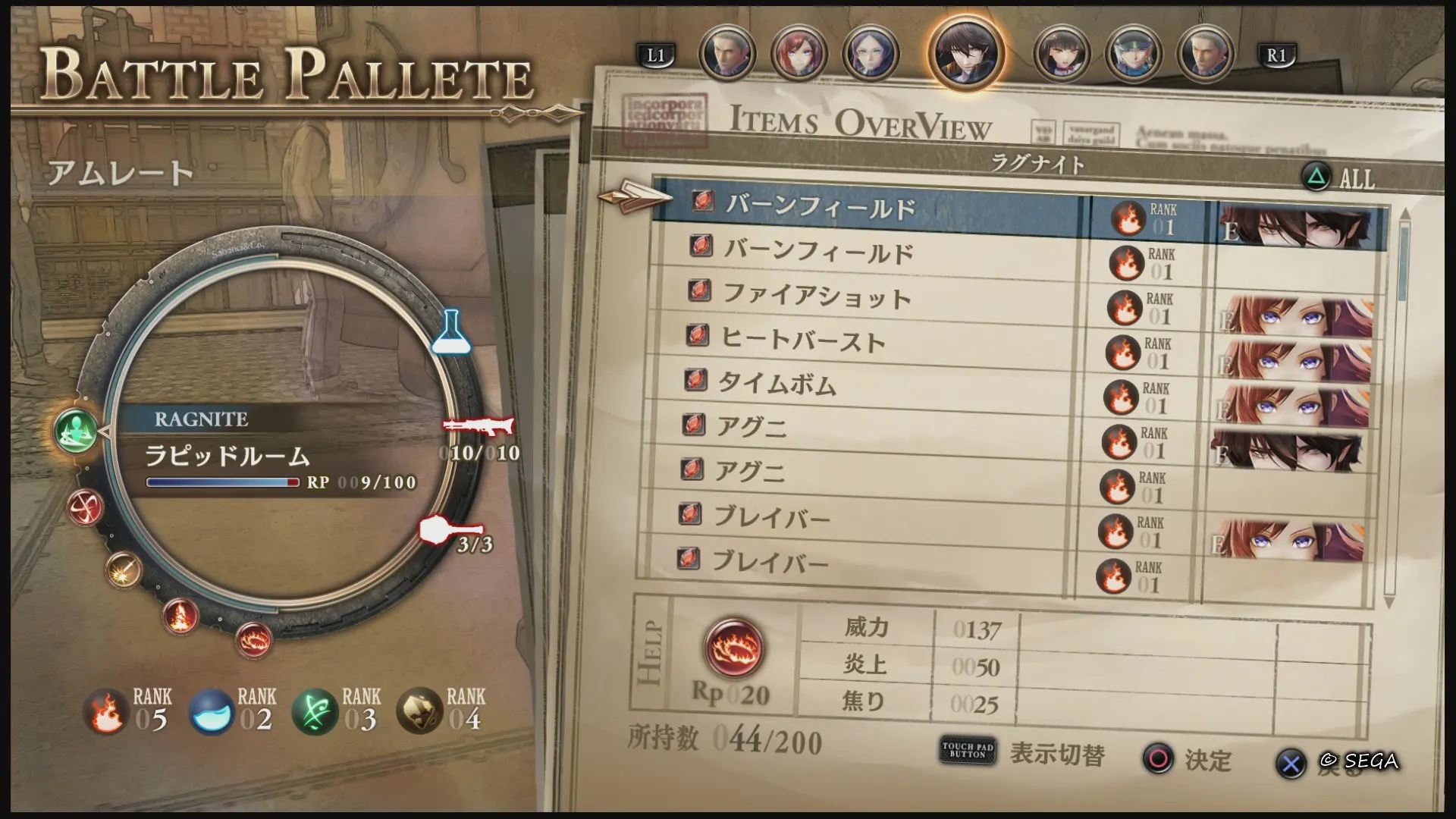Switch to the red-haired character's tab

pyautogui.click(x=800, y=53)
